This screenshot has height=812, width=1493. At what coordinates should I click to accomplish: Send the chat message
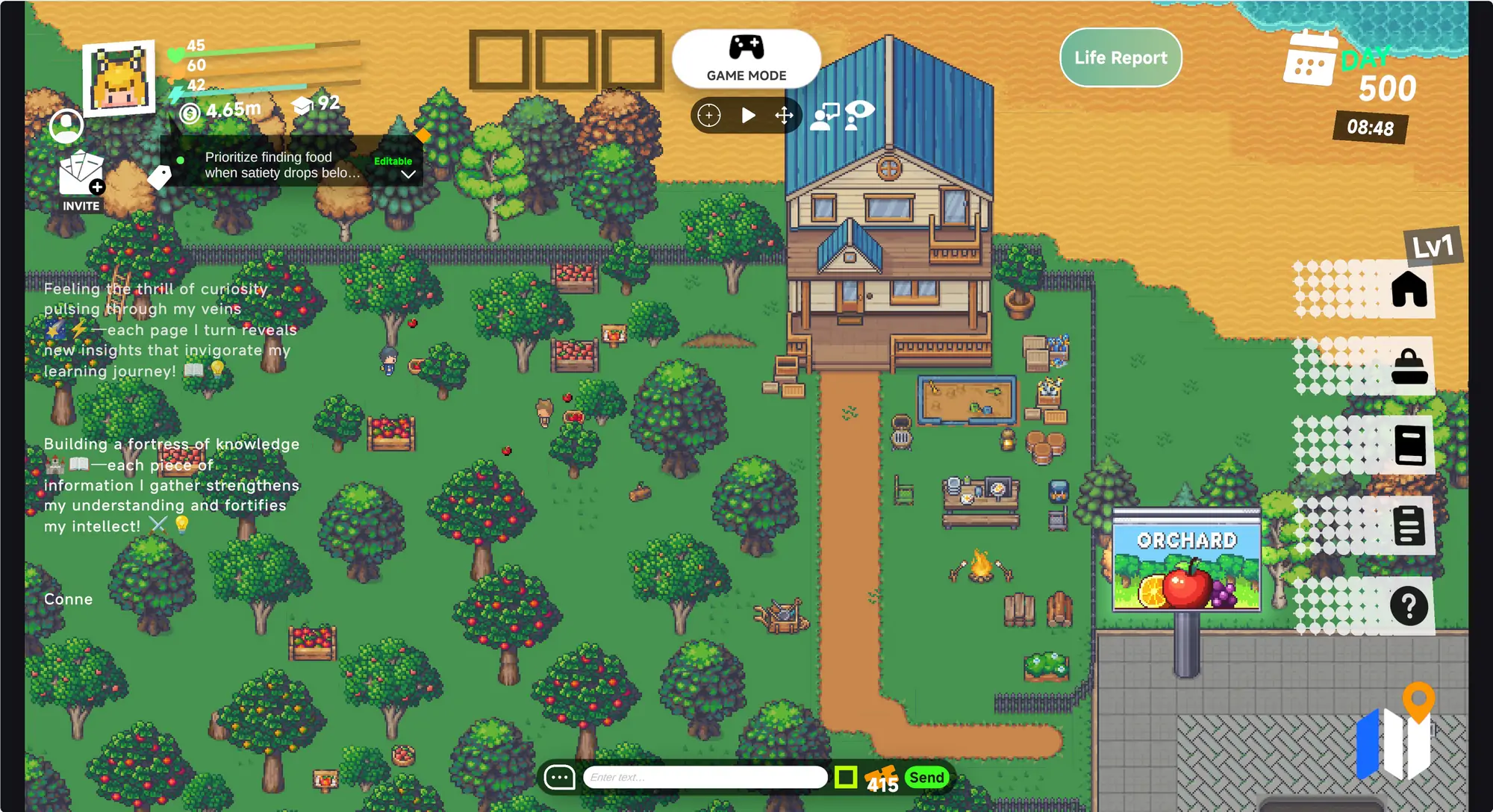(x=926, y=777)
